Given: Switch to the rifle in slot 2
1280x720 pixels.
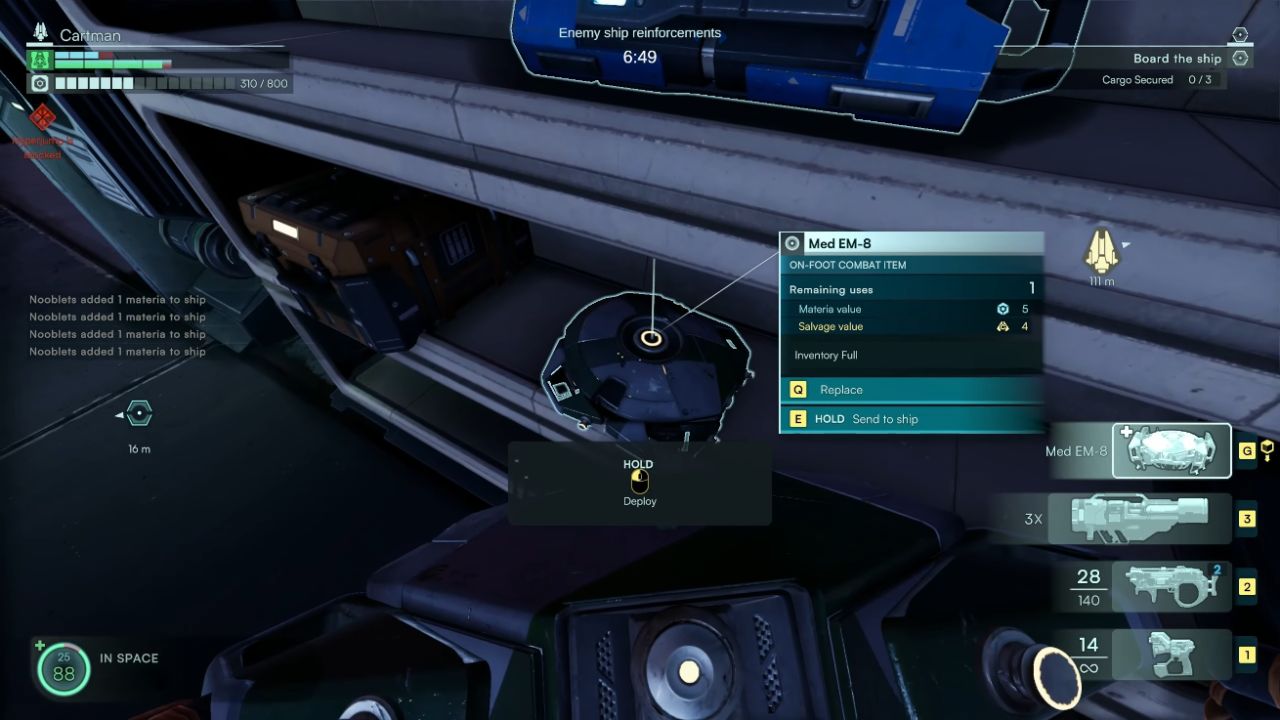Looking at the screenshot, I should tap(1170, 586).
